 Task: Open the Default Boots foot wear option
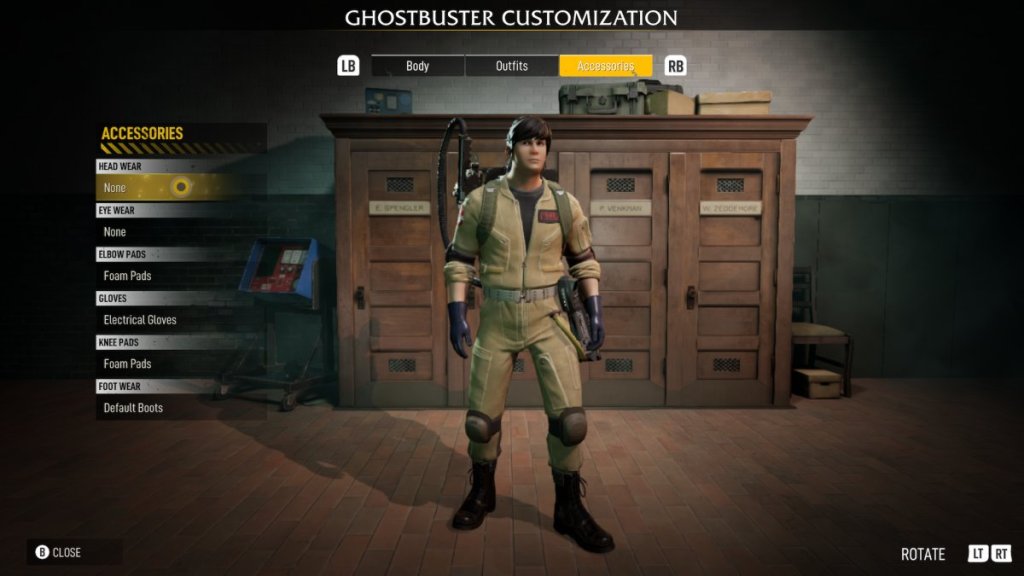pos(170,408)
